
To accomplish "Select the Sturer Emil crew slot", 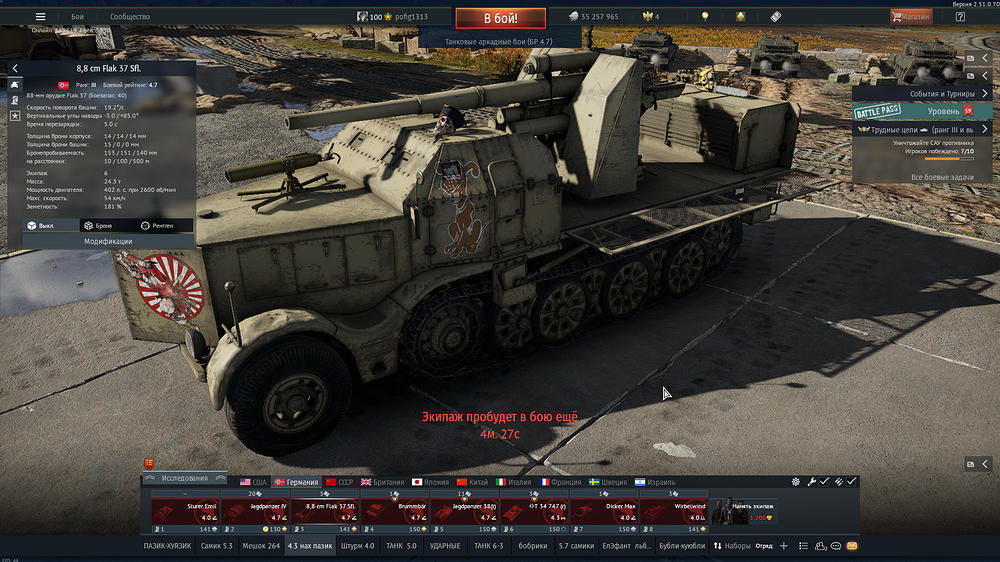I will coord(184,510).
